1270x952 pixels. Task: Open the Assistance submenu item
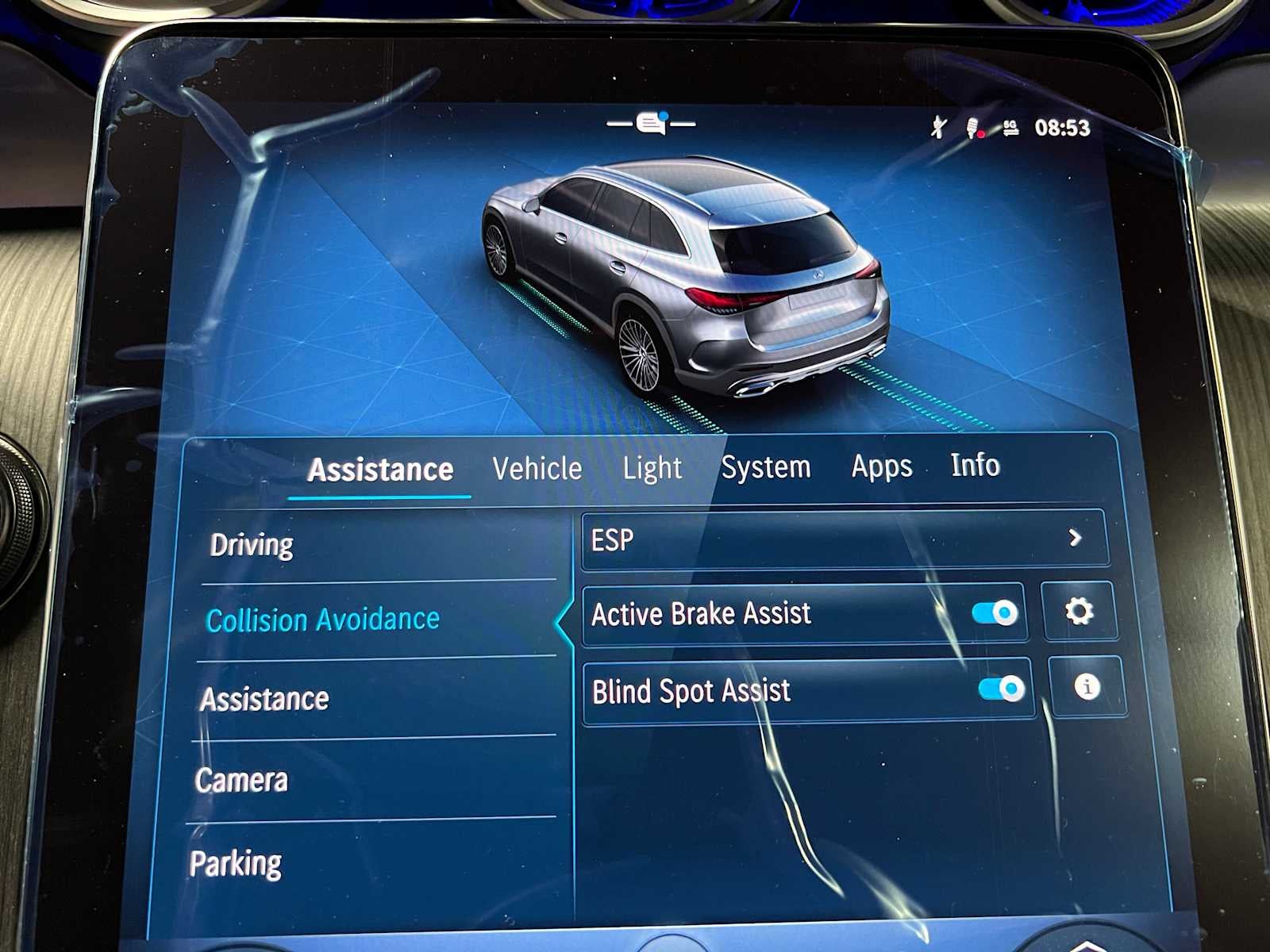(x=264, y=700)
